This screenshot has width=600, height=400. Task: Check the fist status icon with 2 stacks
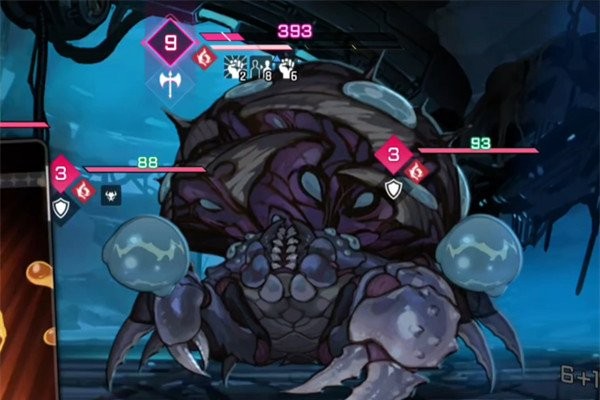coord(234,69)
